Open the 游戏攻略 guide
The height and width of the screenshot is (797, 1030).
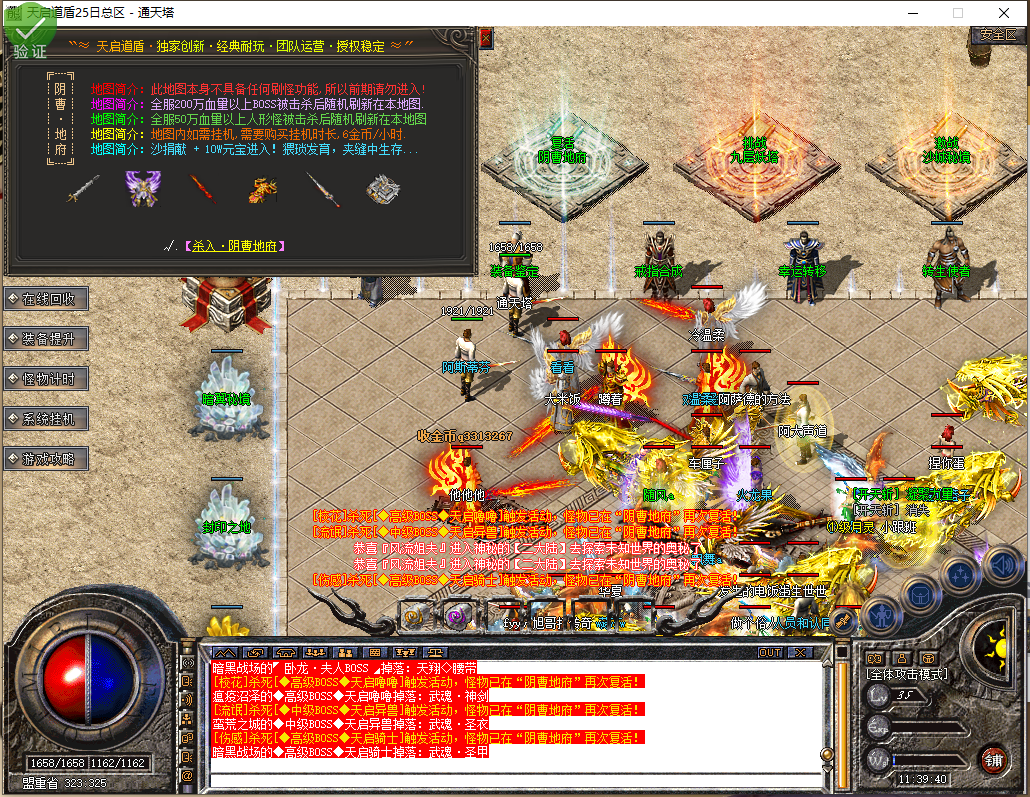tap(48, 459)
